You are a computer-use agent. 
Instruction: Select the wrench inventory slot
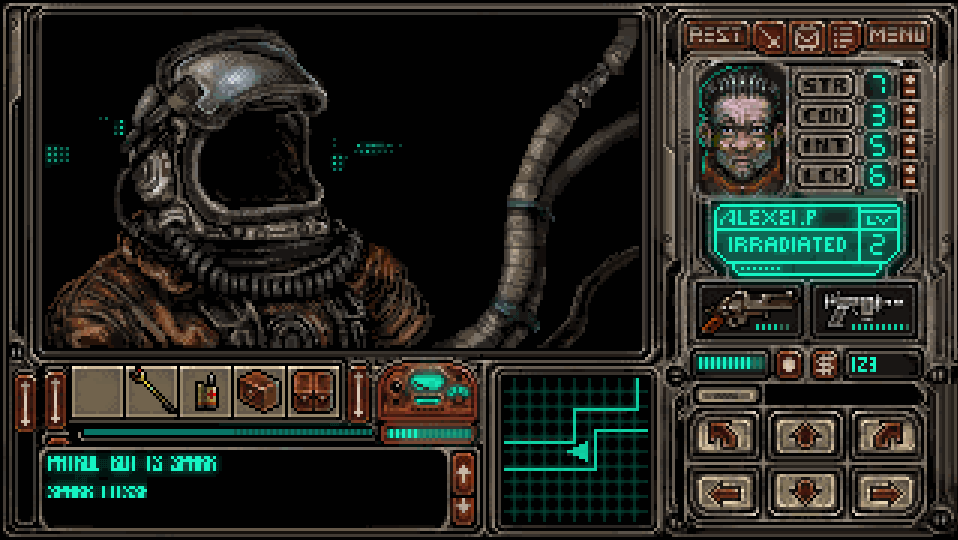point(152,392)
